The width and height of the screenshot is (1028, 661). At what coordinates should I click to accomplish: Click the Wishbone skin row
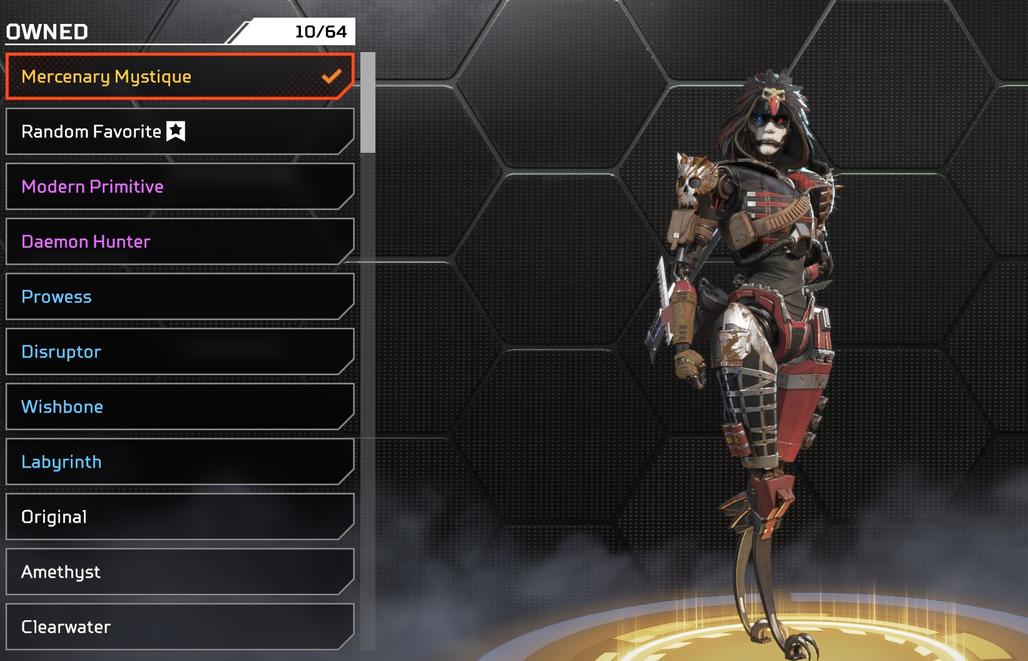[x=180, y=407]
